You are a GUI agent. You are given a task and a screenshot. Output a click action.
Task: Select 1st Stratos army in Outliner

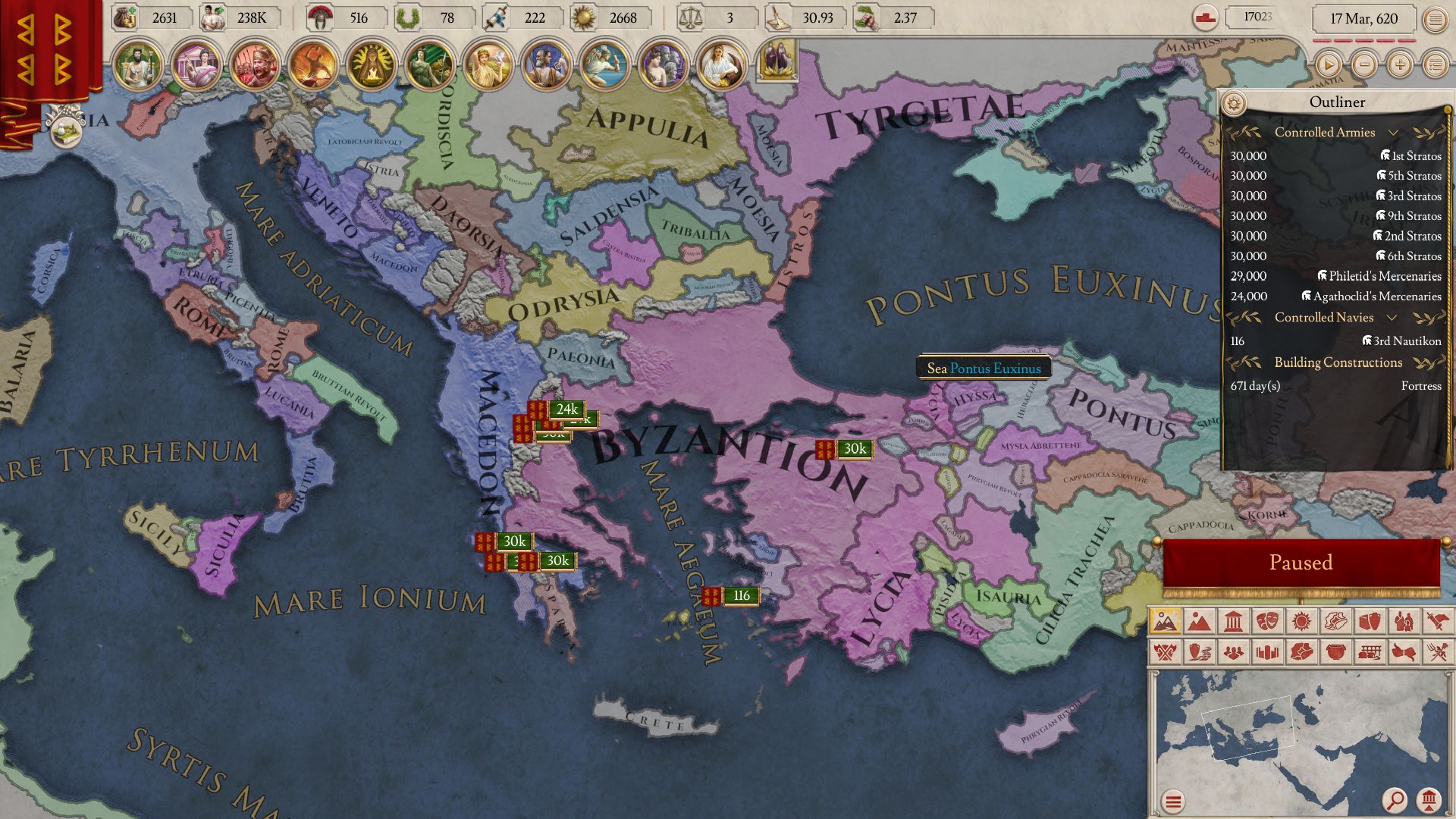pyautogui.click(x=1410, y=156)
